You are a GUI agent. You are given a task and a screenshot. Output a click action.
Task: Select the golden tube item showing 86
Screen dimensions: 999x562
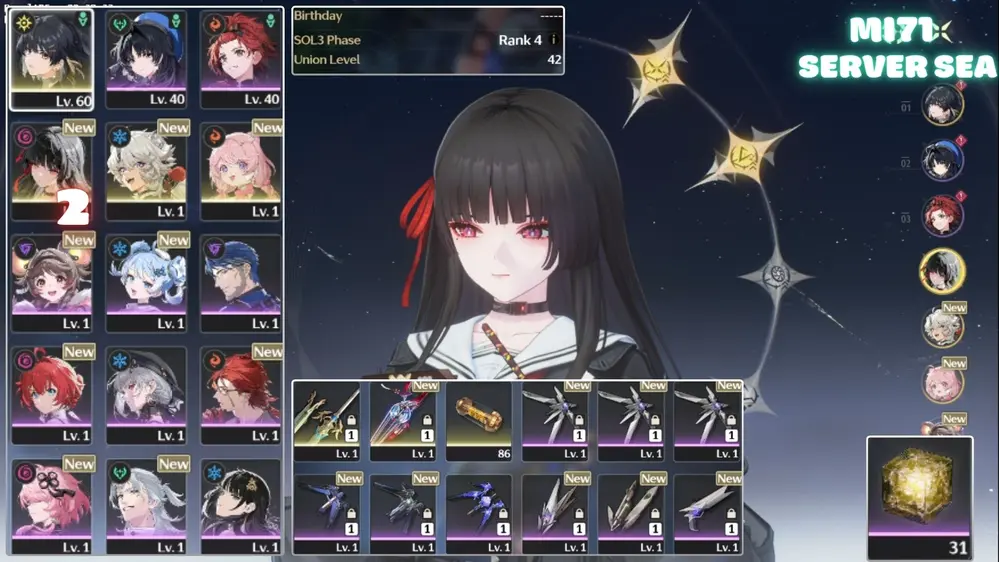point(479,420)
